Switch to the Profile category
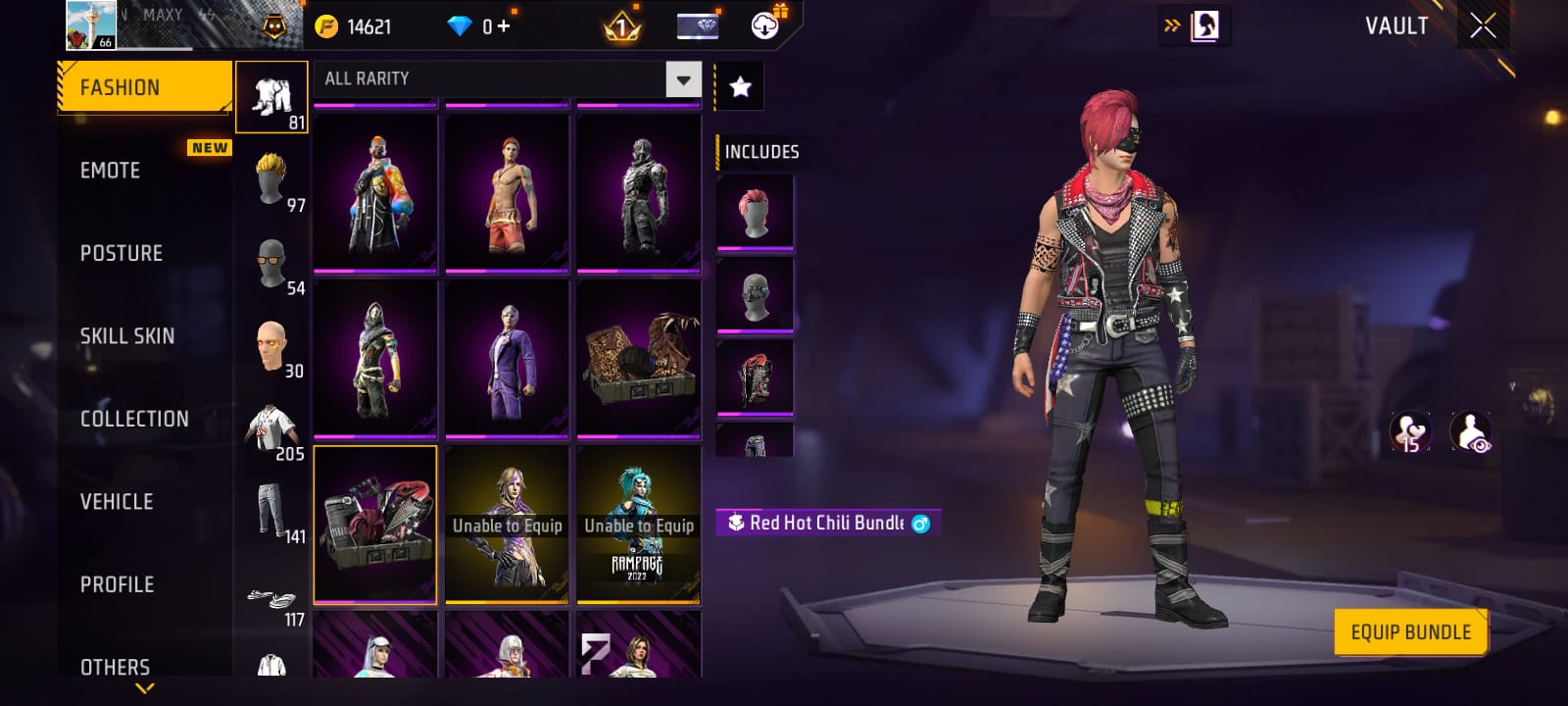 click(x=117, y=584)
